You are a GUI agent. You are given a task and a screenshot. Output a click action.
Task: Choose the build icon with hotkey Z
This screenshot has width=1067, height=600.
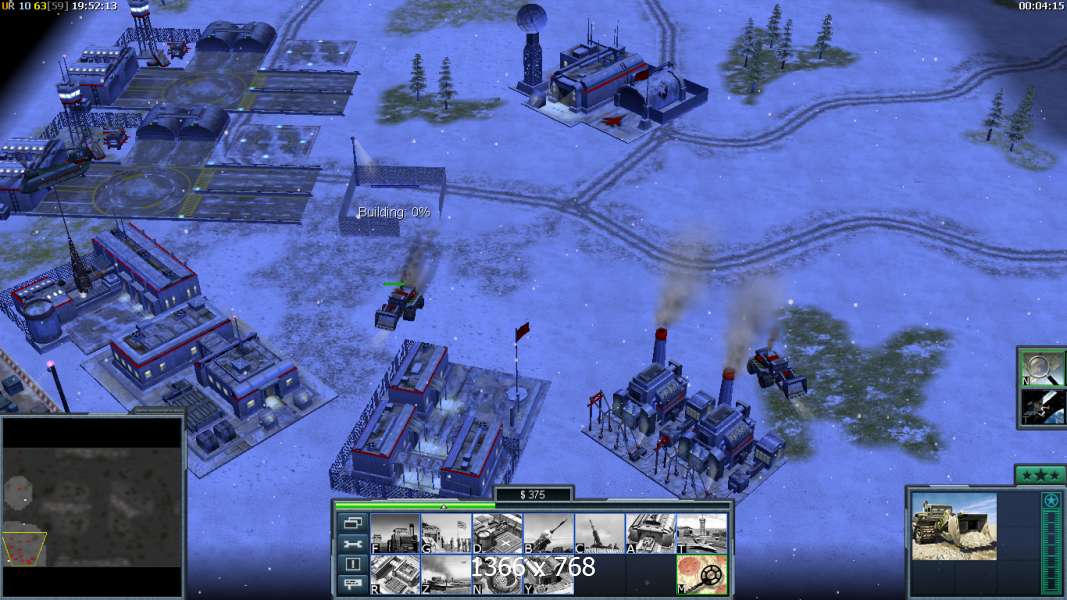(446, 574)
